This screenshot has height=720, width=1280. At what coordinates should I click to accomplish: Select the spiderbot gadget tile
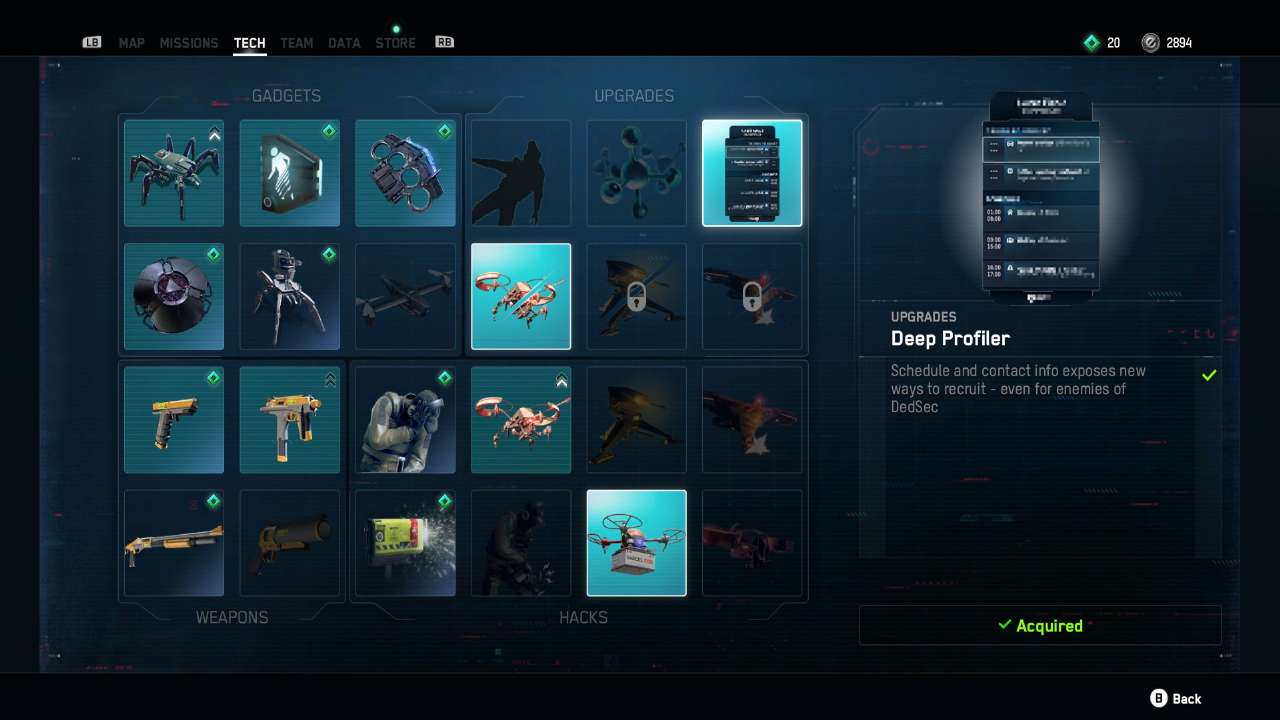173,172
